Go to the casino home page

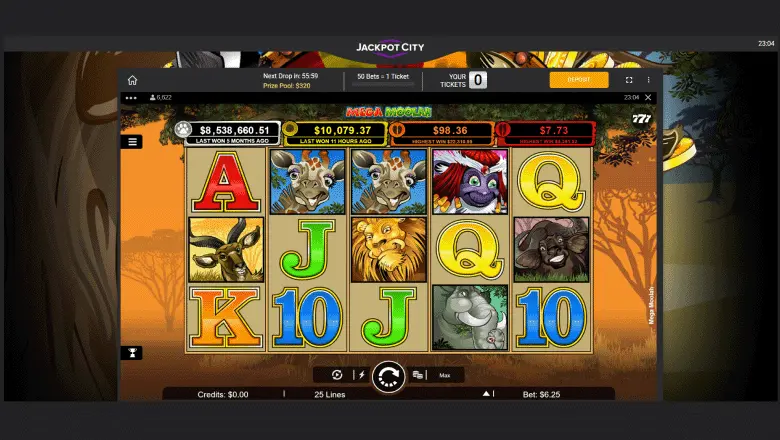(132, 80)
